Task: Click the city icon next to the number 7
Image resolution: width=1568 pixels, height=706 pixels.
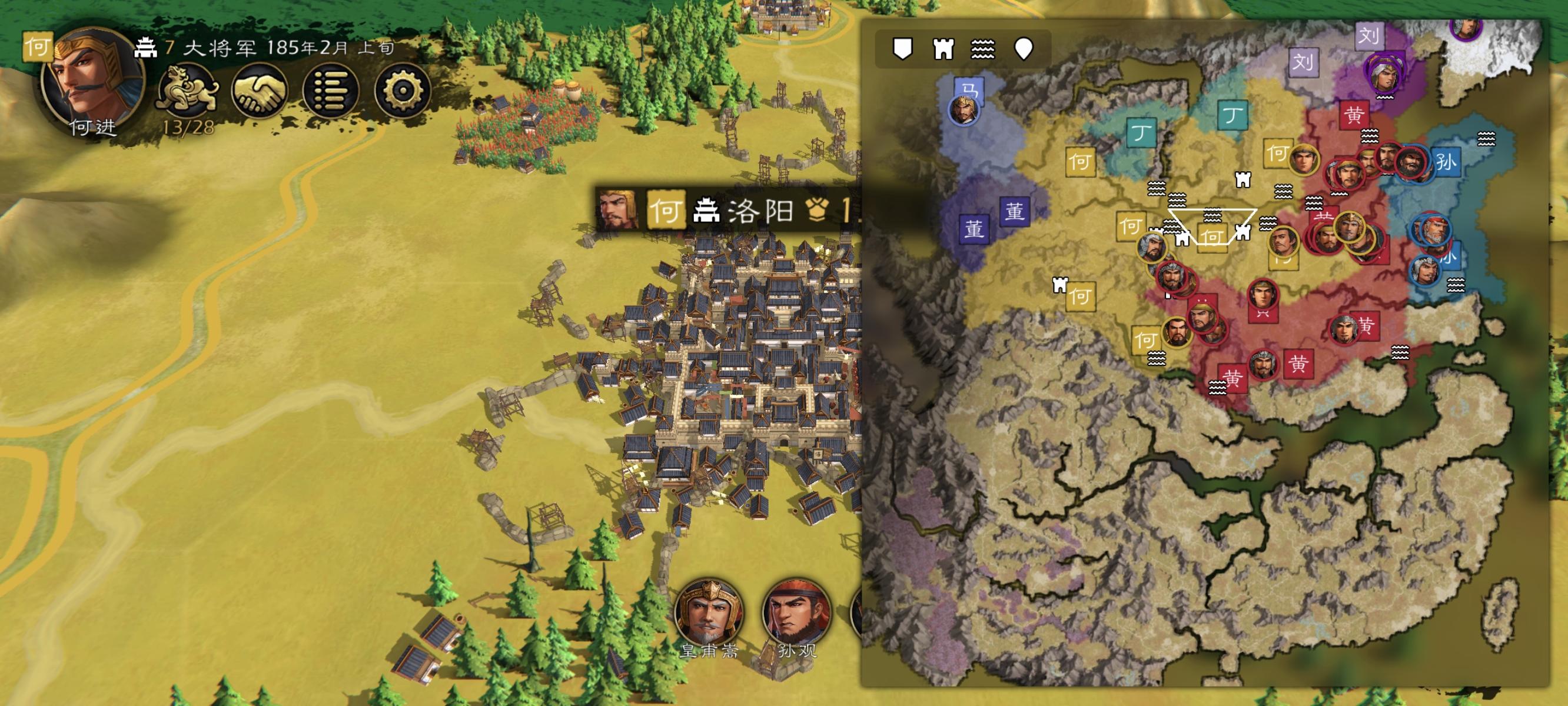Action: [146, 49]
